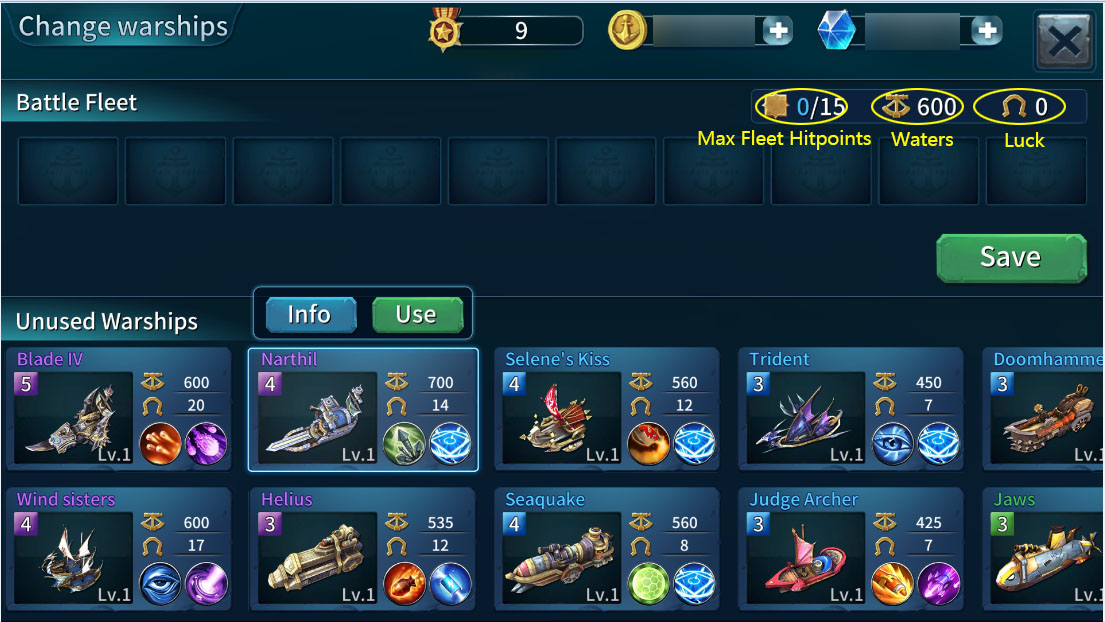Show Info for the selected warship

(x=310, y=315)
